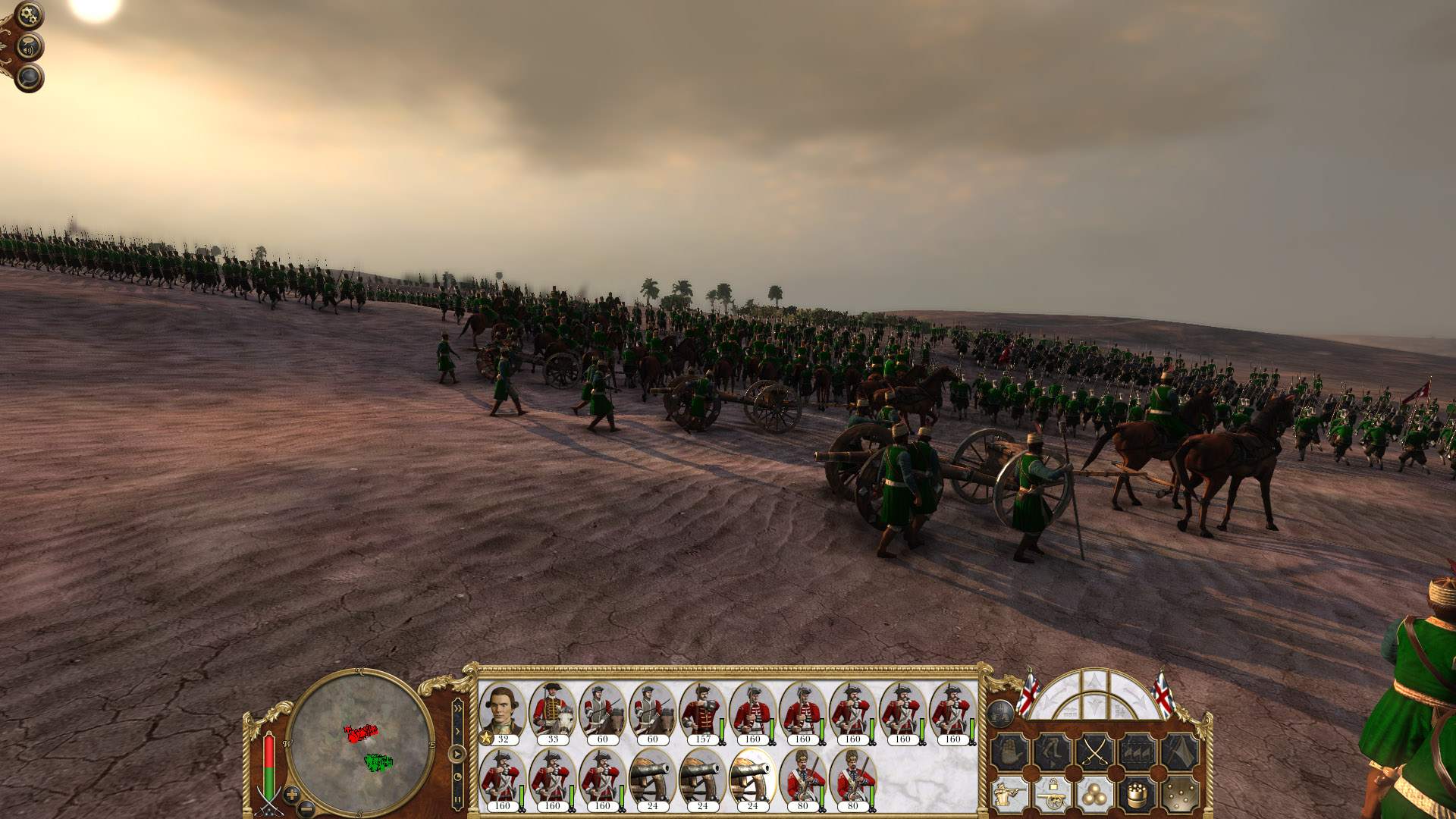
Task: Select the percussive shells ammunition type
Action: point(1179,796)
